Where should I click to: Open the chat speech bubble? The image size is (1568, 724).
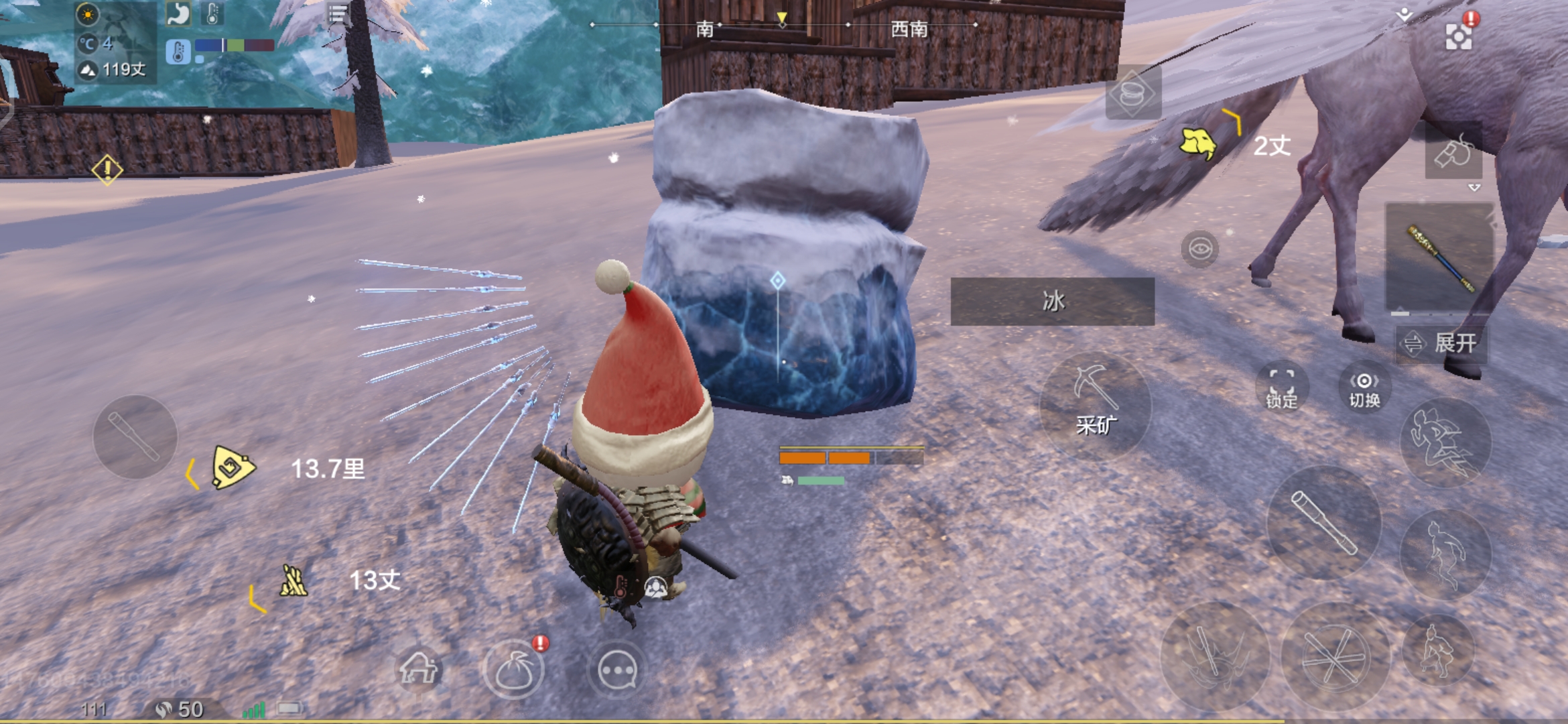(616, 670)
